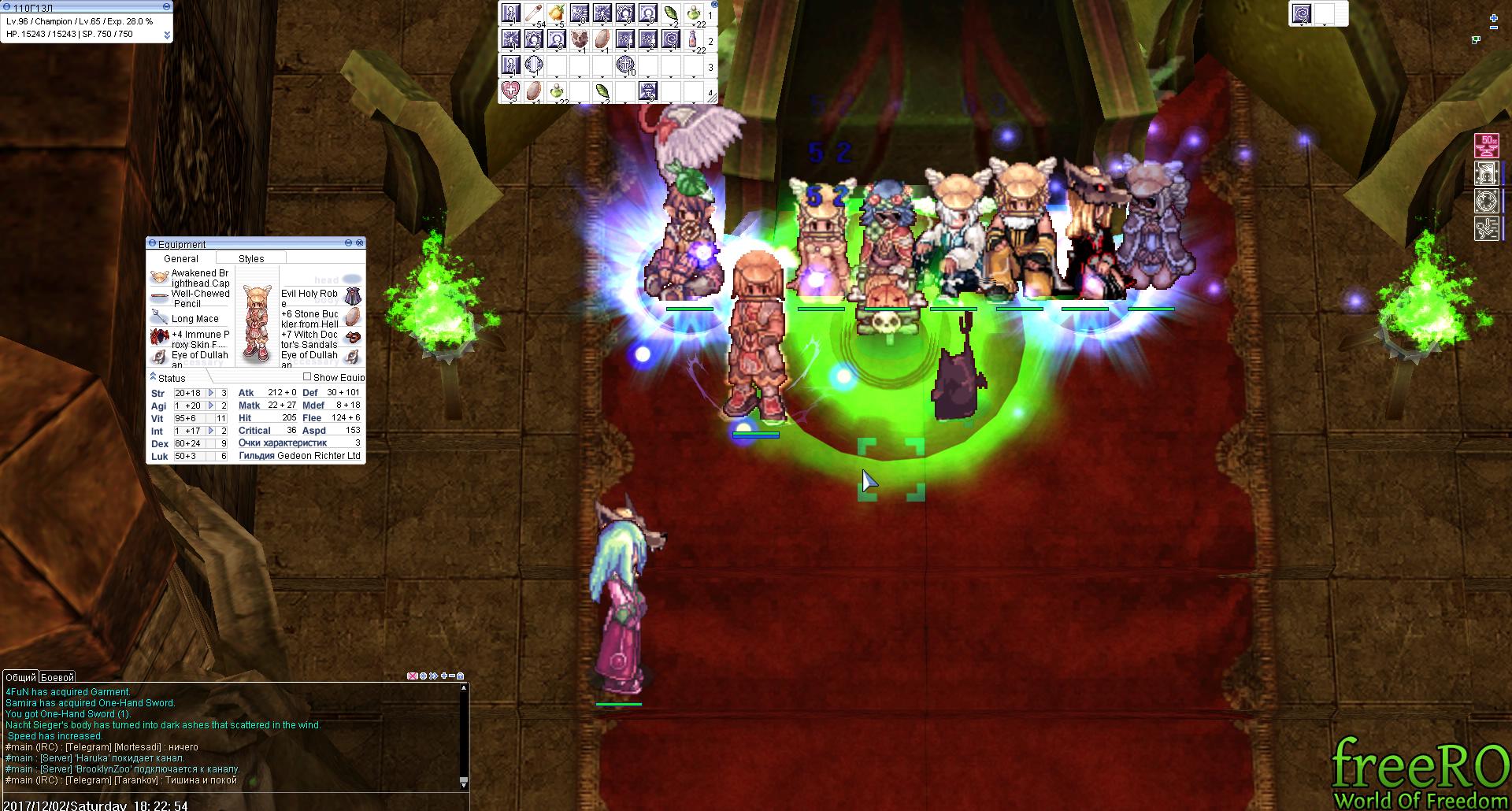Viewport: 1512px width, 811px height.
Task: Use the red potion bottle on the hotbar
Action: [693, 39]
